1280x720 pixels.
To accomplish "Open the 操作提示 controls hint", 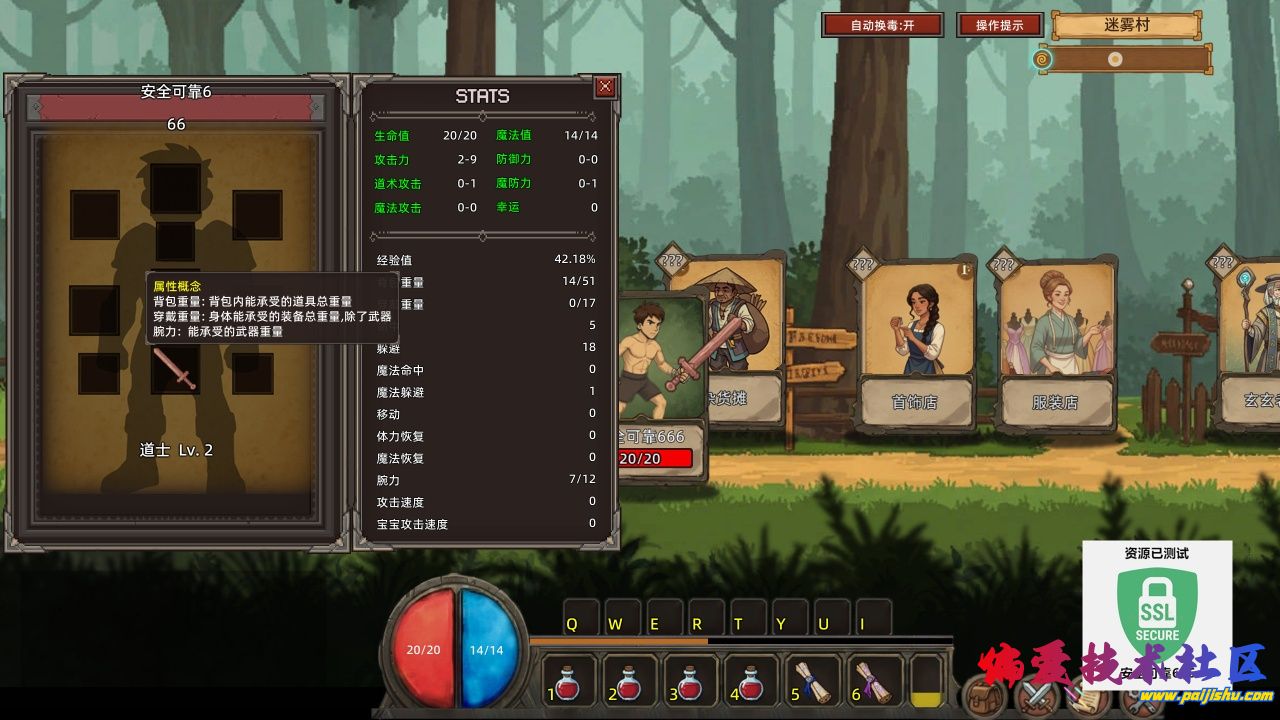I will [999, 25].
